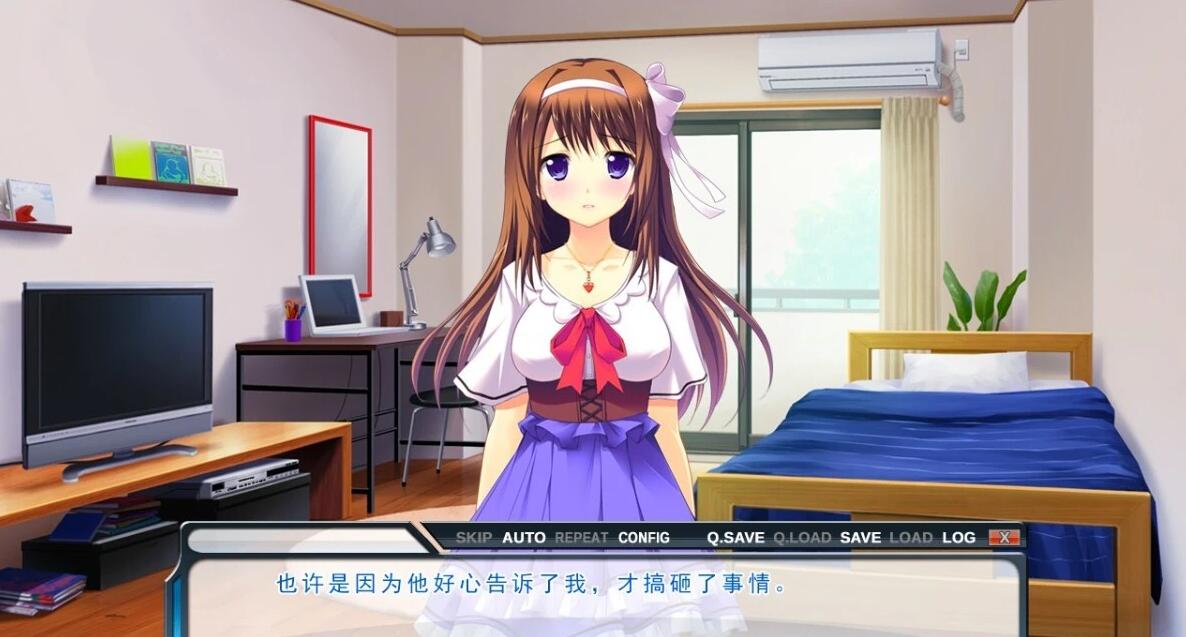Show the dialogue LOG history
The height and width of the screenshot is (637, 1186).
click(x=958, y=538)
